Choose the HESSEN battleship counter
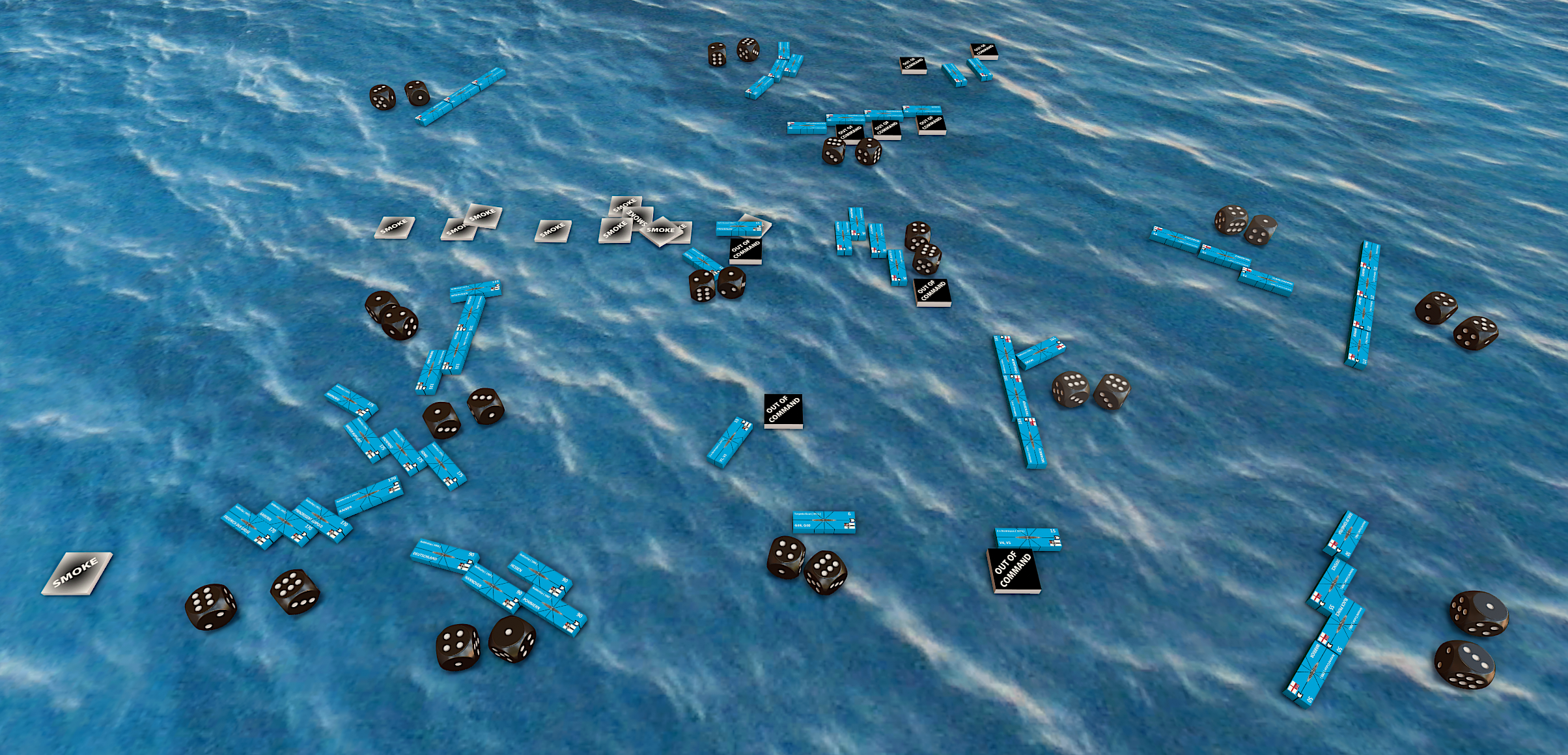Viewport: 1568px width, 755px height. pyautogui.click(x=540, y=573)
